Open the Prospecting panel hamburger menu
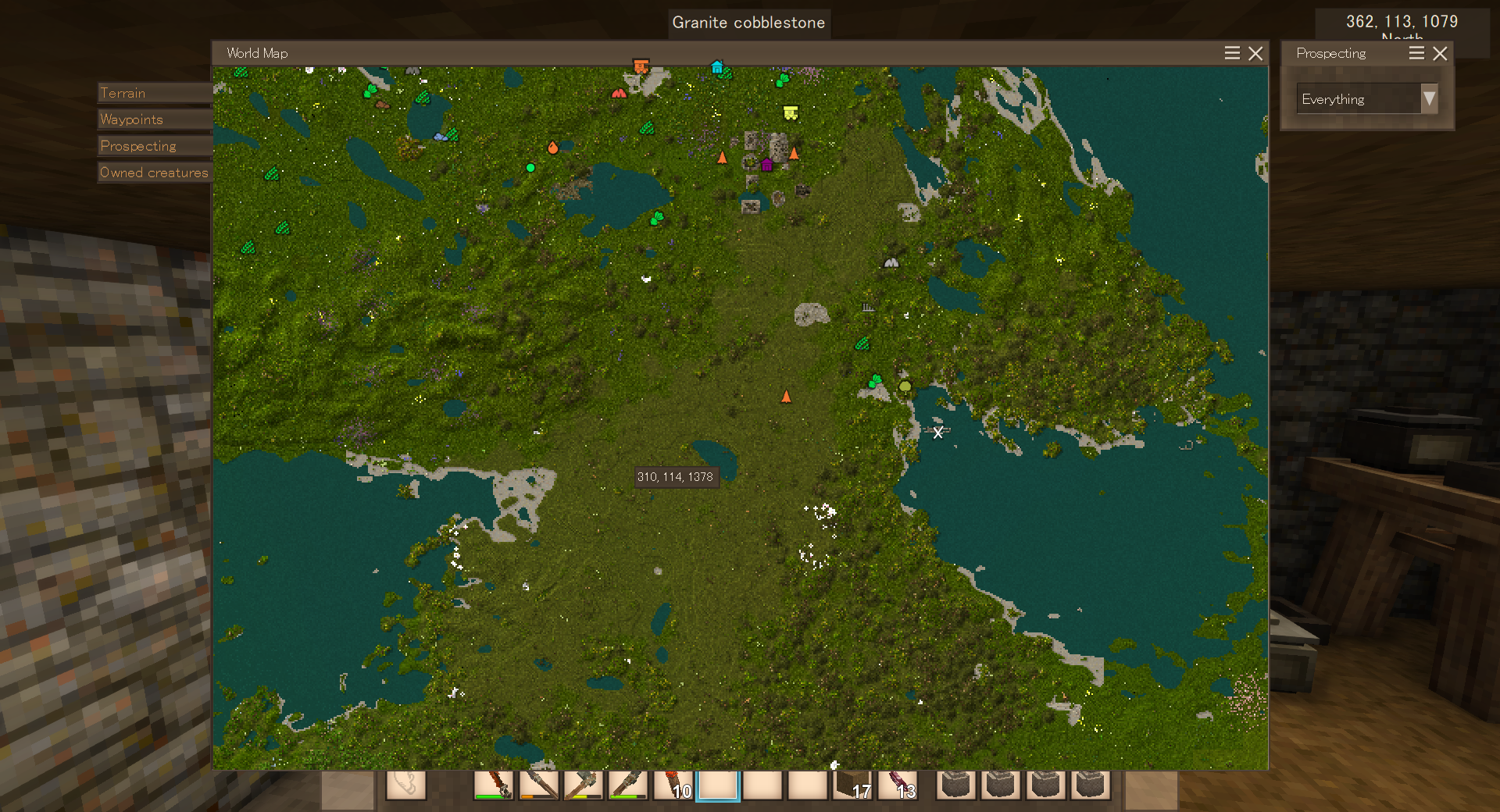This screenshot has width=1500, height=812. pos(1416,53)
